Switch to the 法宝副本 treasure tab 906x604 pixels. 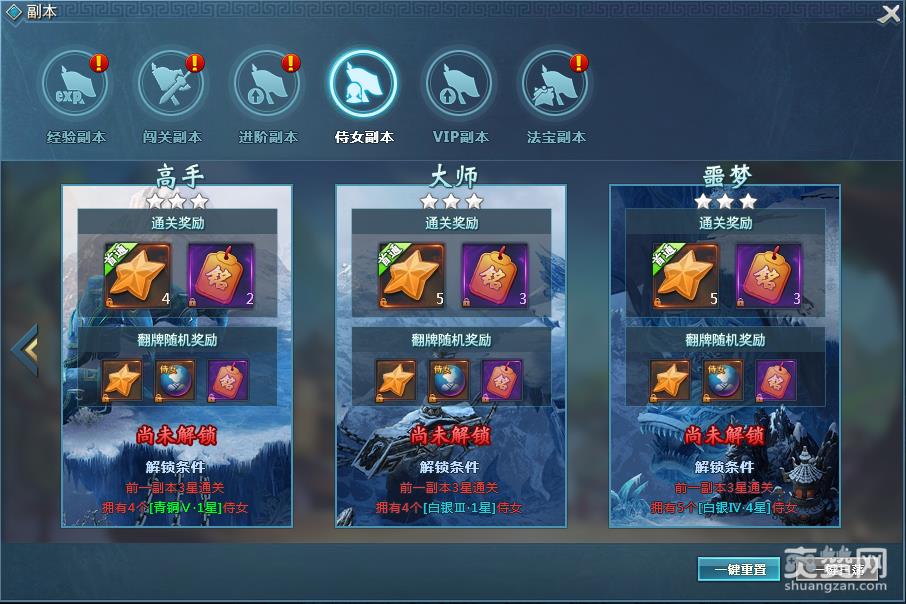tap(556, 85)
